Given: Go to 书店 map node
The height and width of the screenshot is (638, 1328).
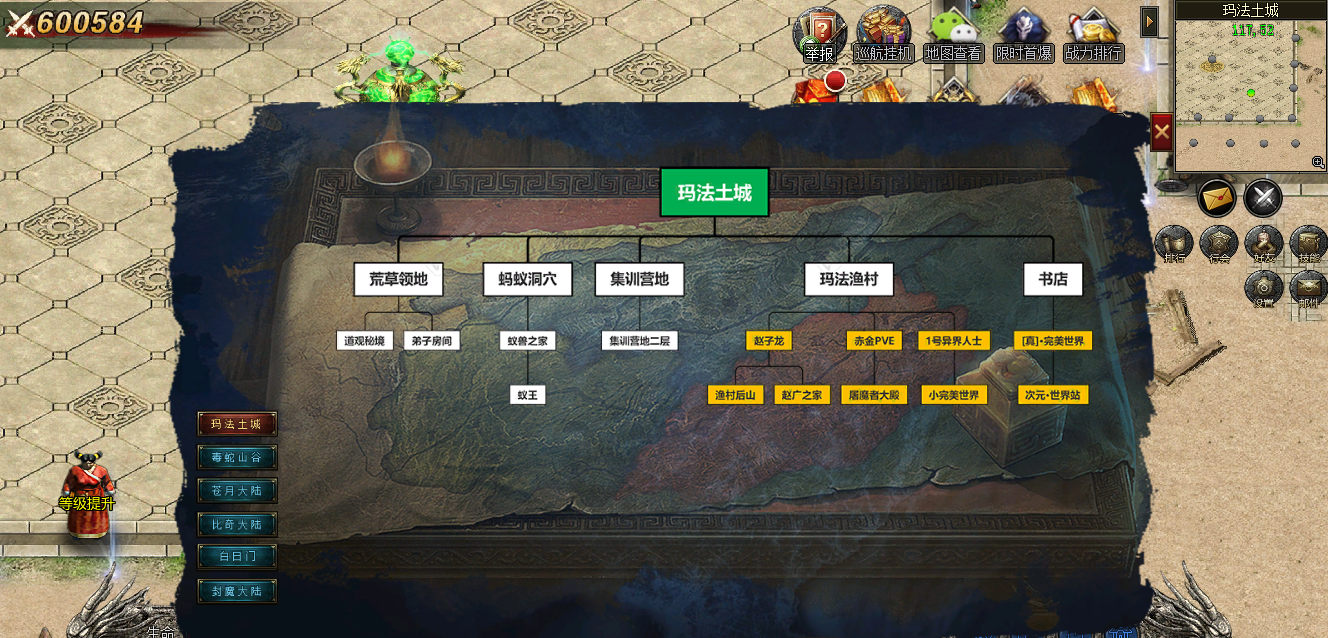Looking at the screenshot, I should [1052, 279].
